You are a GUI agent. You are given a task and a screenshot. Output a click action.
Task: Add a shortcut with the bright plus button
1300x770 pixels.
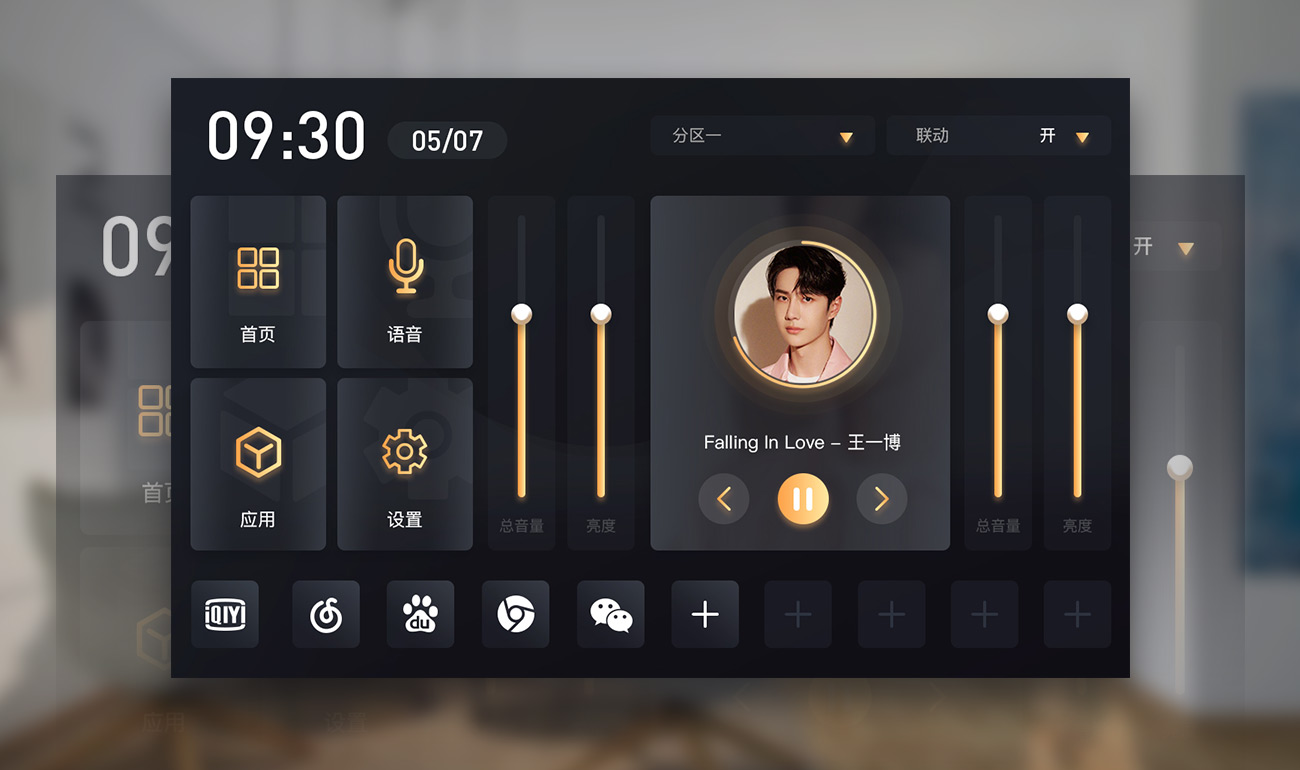tap(705, 614)
